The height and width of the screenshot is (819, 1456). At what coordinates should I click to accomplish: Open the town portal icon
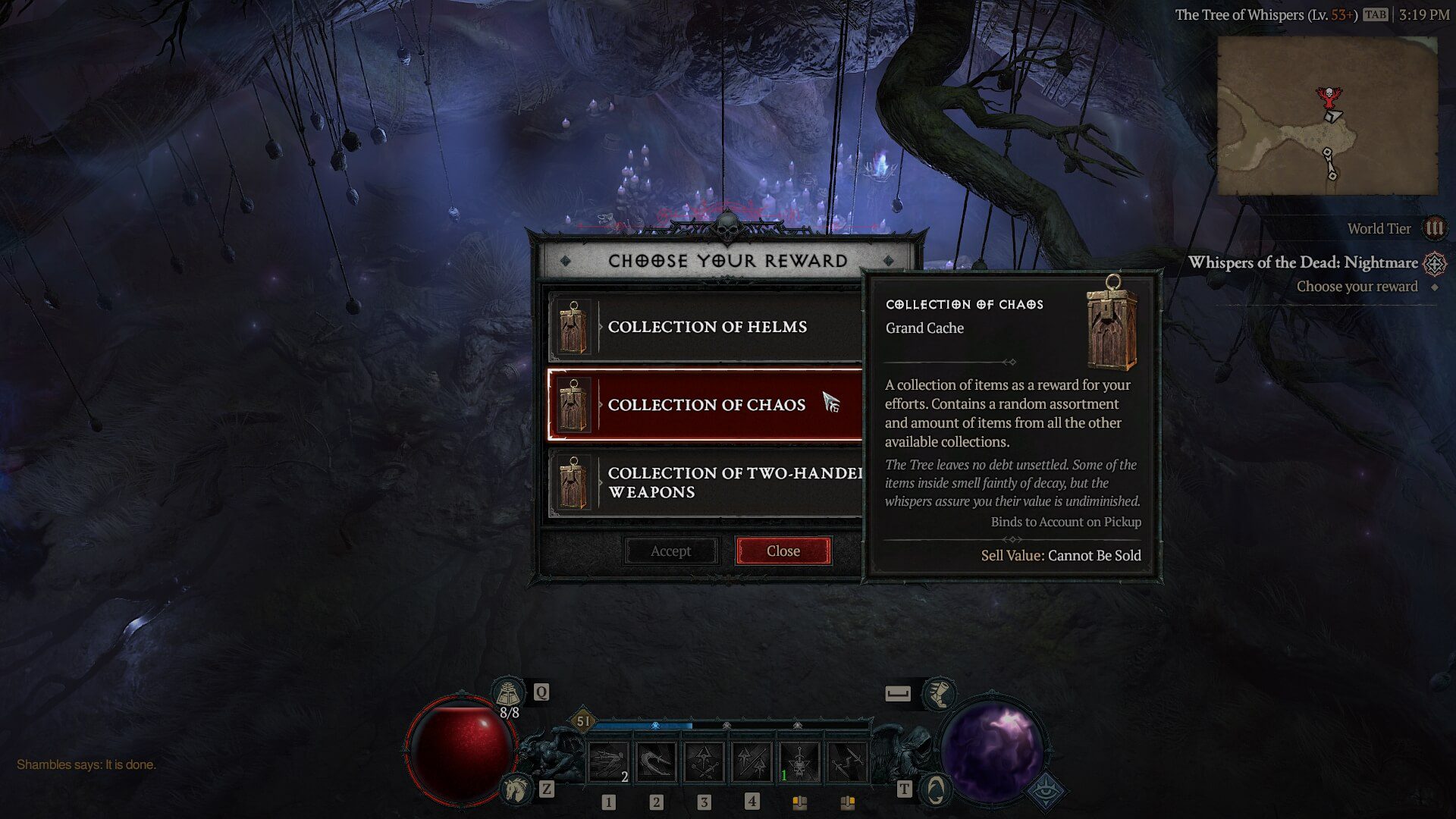pyautogui.click(x=936, y=789)
